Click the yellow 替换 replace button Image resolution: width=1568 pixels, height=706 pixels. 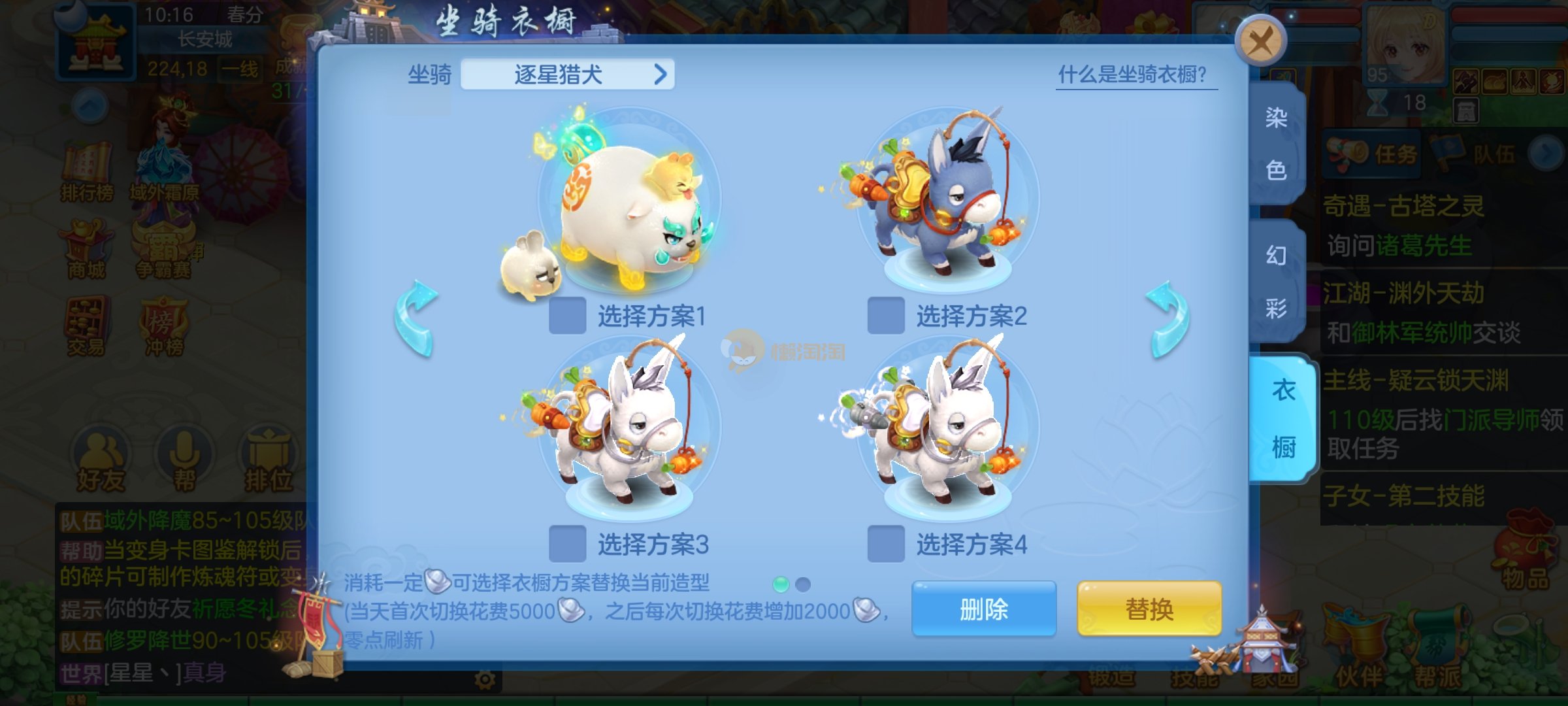pos(1149,609)
